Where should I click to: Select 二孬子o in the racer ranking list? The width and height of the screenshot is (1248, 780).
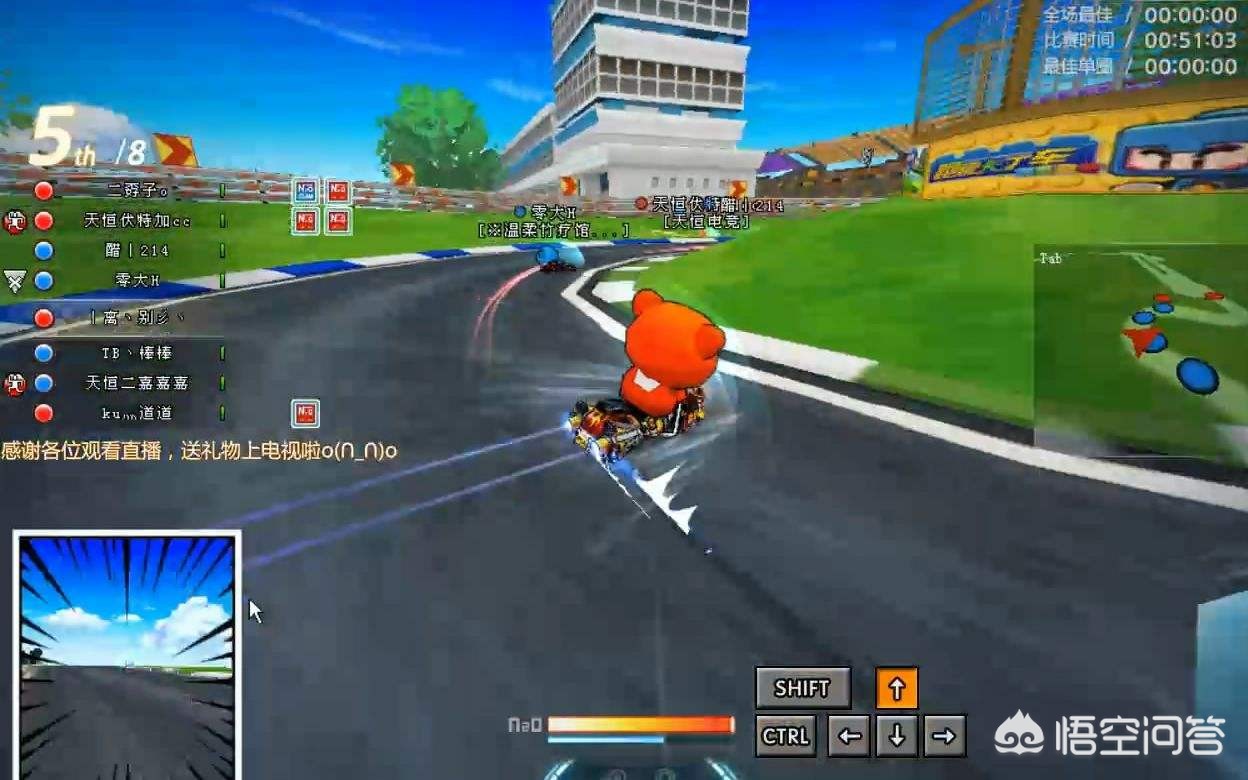coord(137,190)
